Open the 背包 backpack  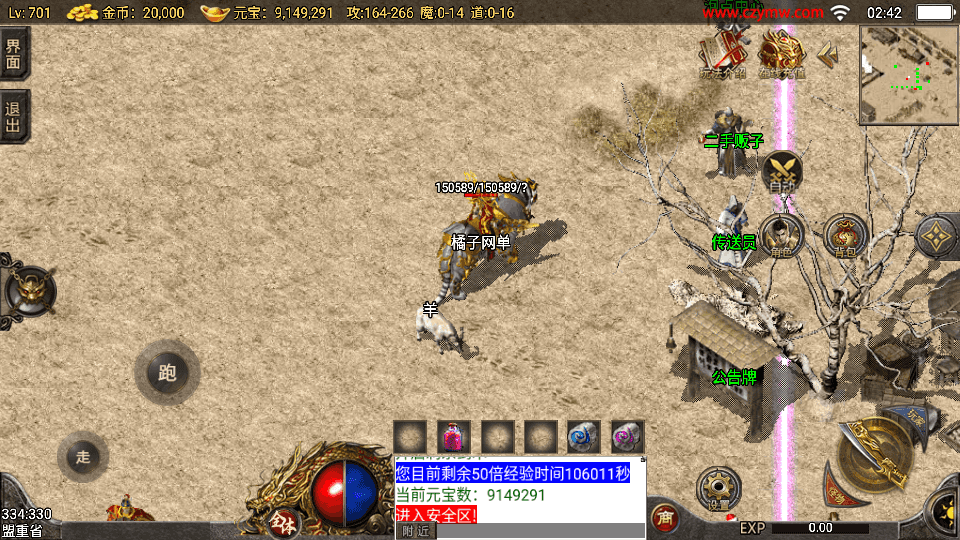[x=846, y=236]
